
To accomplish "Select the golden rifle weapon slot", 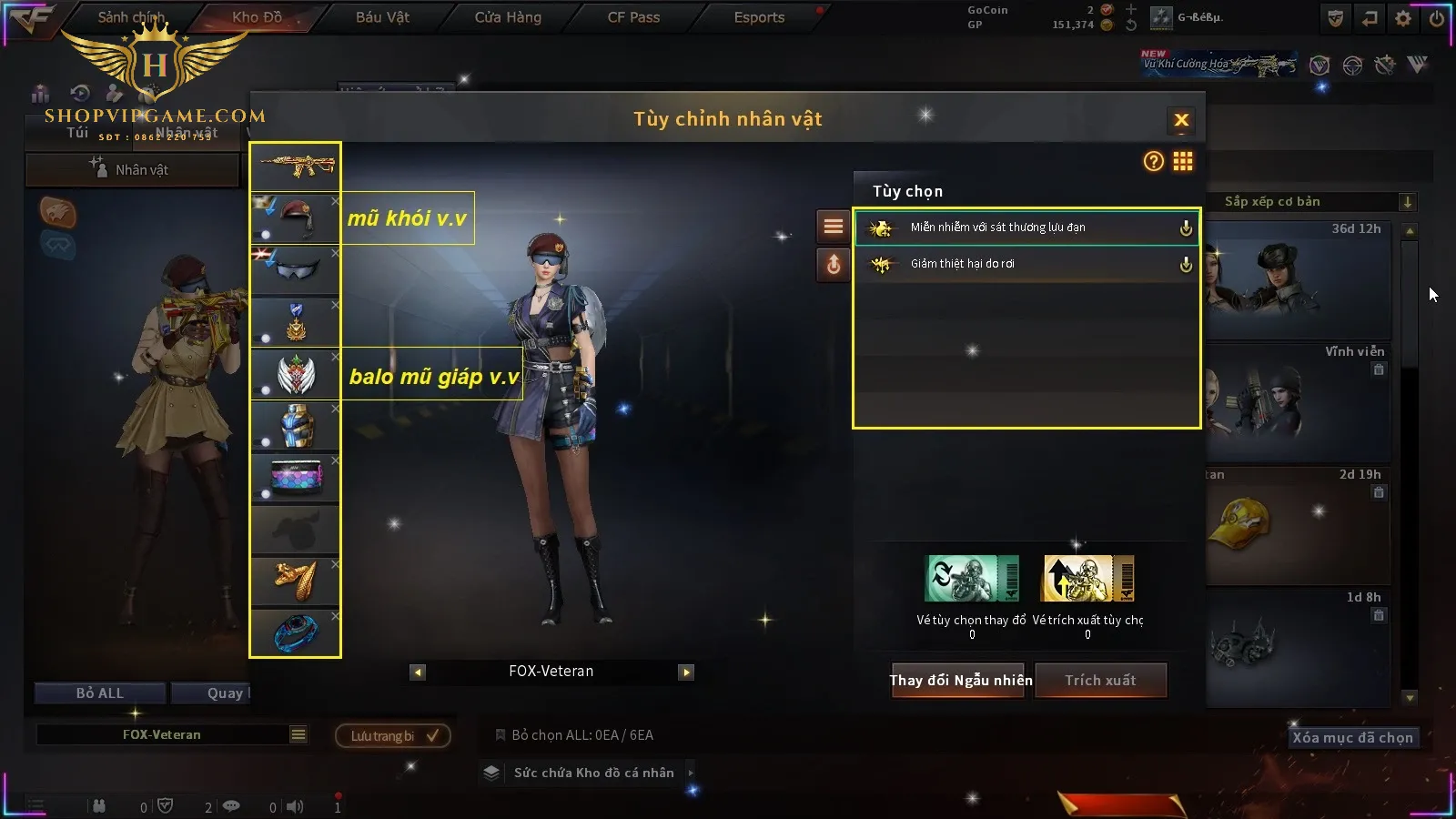I will pyautogui.click(x=296, y=167).
